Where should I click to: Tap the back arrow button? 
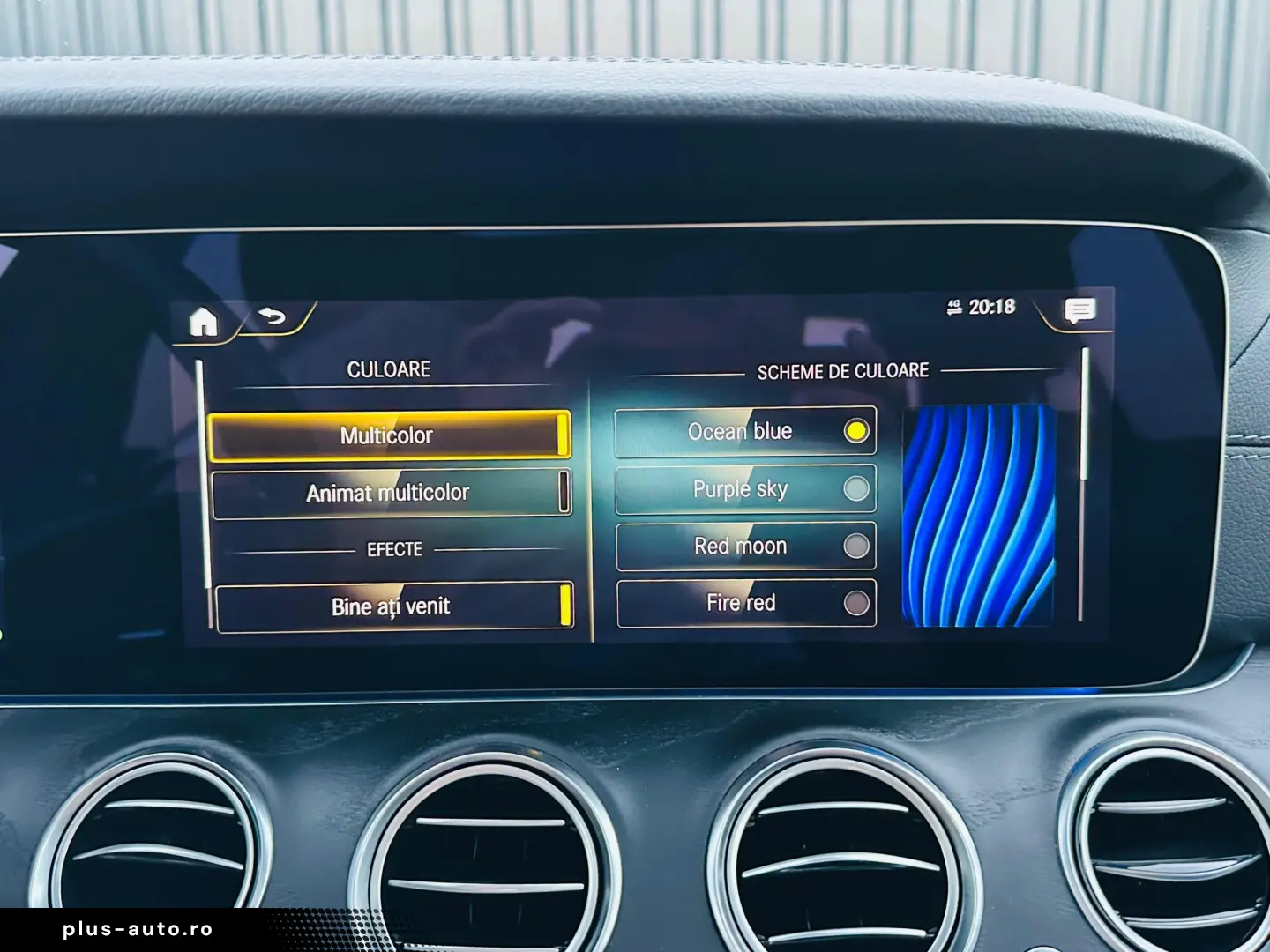tap(273, 316)
